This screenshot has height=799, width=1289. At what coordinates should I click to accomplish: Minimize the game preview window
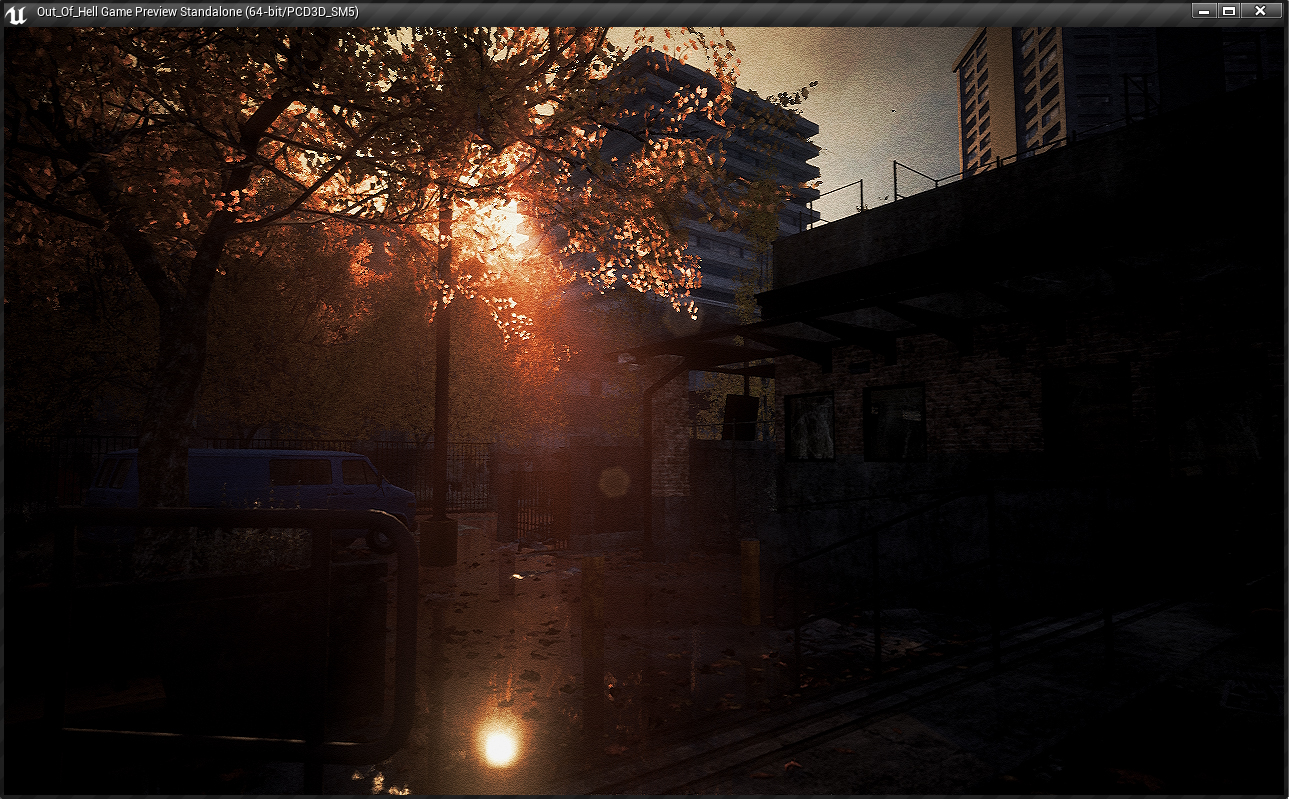[x=1204, y=11]
